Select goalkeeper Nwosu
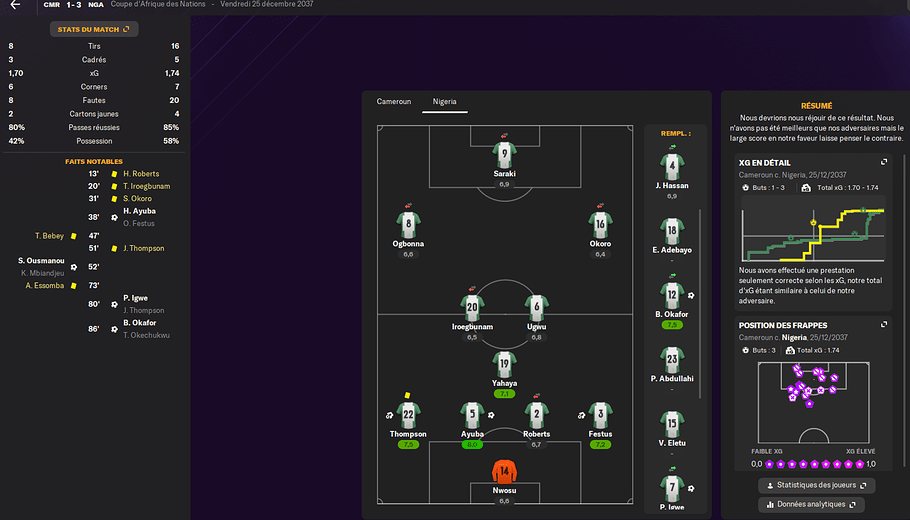Screen dimensions: 910x520 tap(505, 472)
